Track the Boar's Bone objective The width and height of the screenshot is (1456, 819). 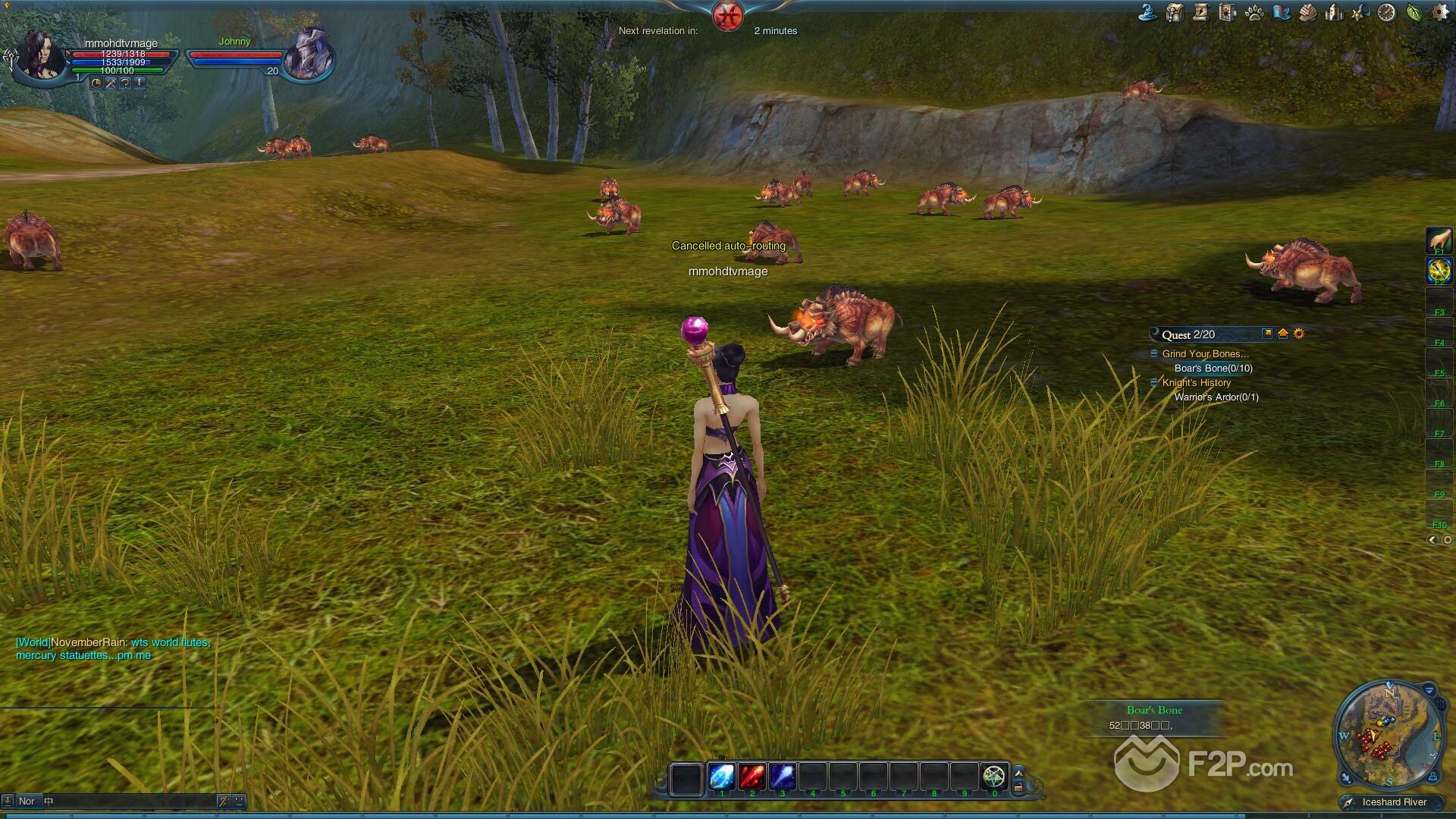[x=1213, y=369]
